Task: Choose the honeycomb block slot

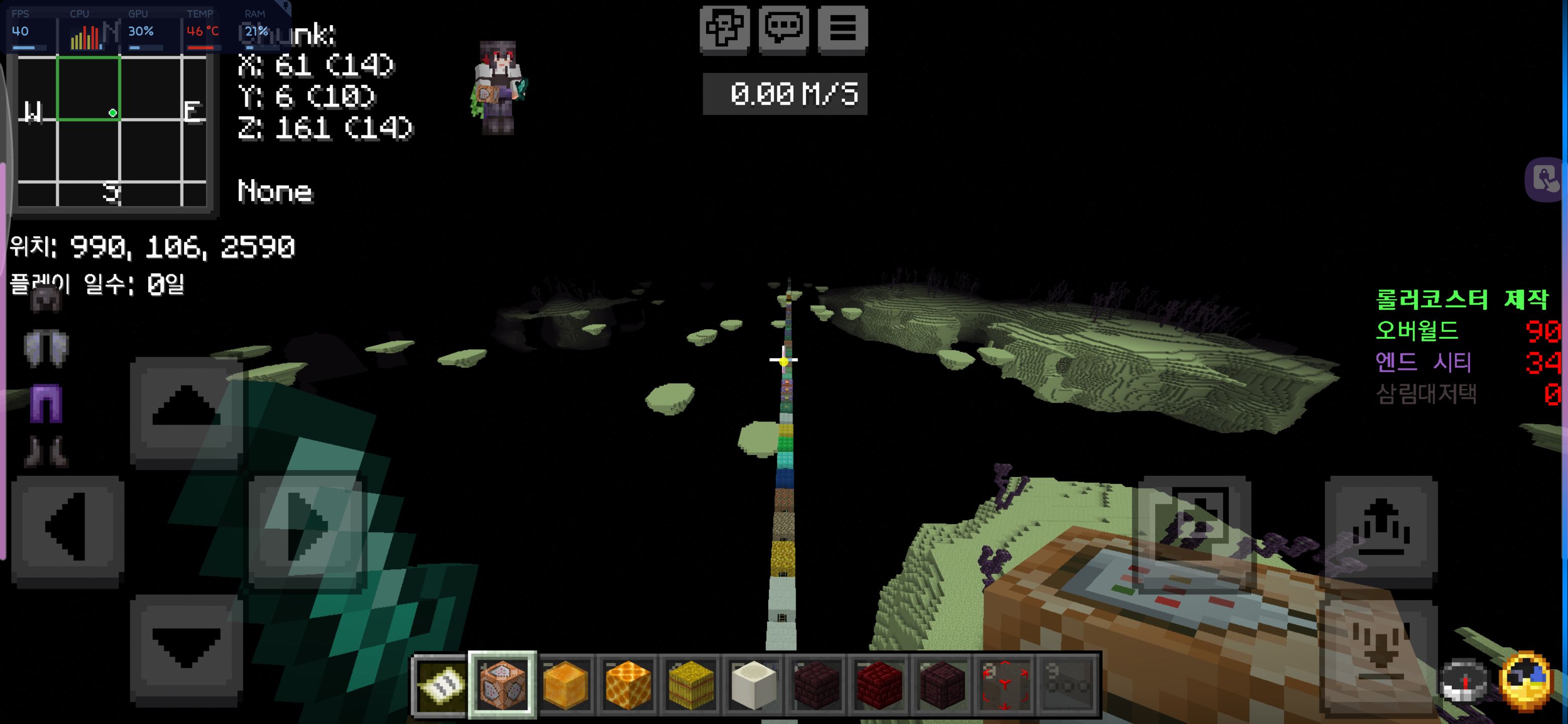Action: [628, 685]
